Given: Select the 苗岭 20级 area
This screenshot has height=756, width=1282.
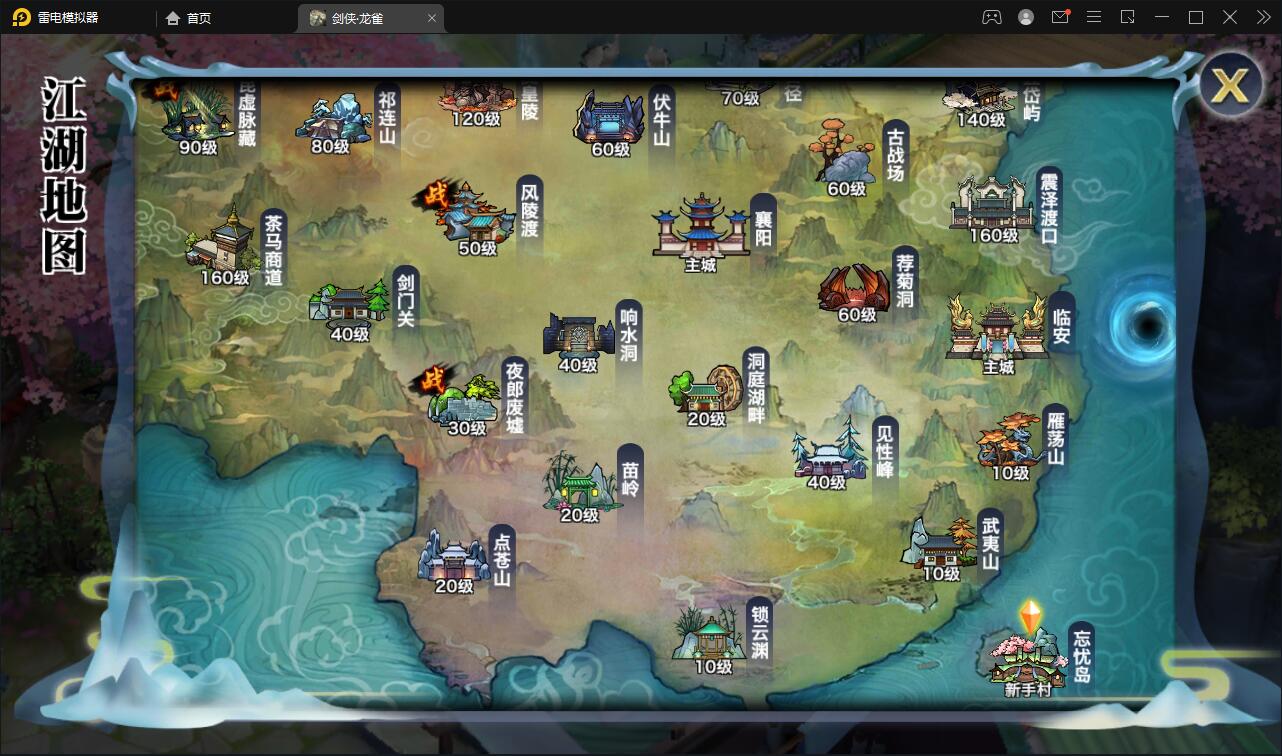Looking at the screenshot, I should 585,490.
